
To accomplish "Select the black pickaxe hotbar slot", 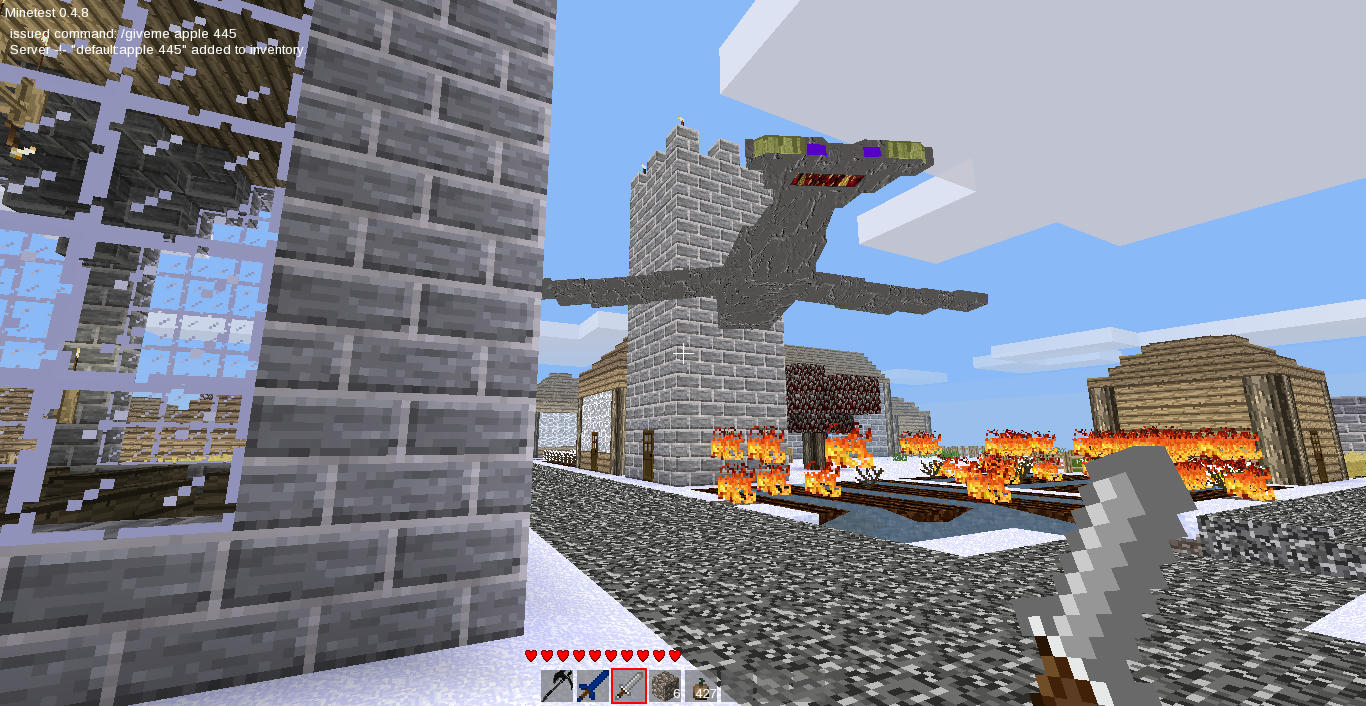I will 557,686.
